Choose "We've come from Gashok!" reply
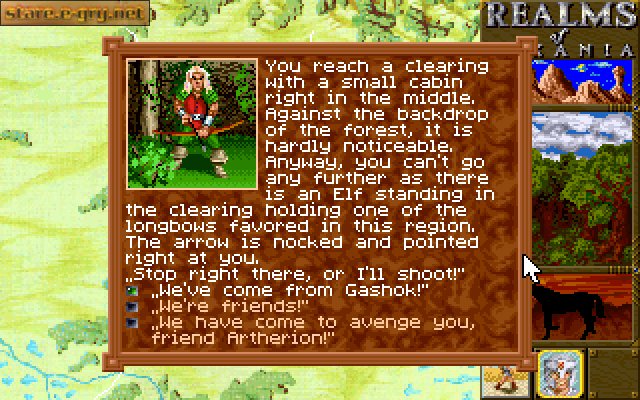The image size is (640, 400). 288,290
